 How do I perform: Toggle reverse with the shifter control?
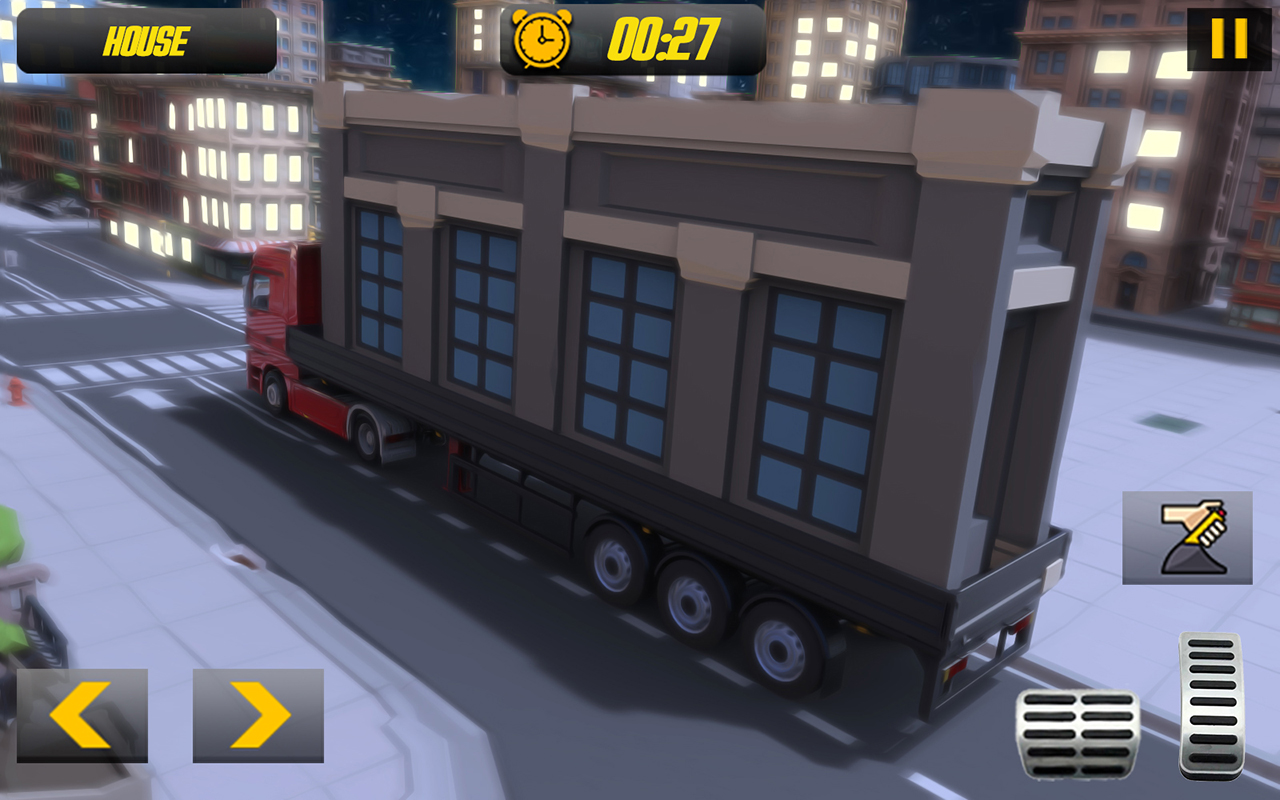tap(1187, 535)
